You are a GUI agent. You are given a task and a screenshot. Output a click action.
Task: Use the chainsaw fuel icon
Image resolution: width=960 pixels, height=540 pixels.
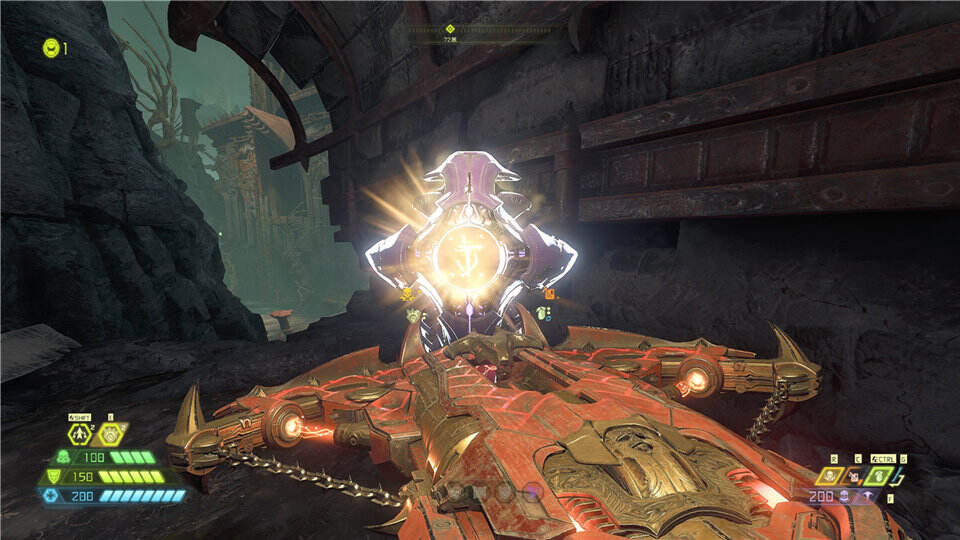(855, 476)
